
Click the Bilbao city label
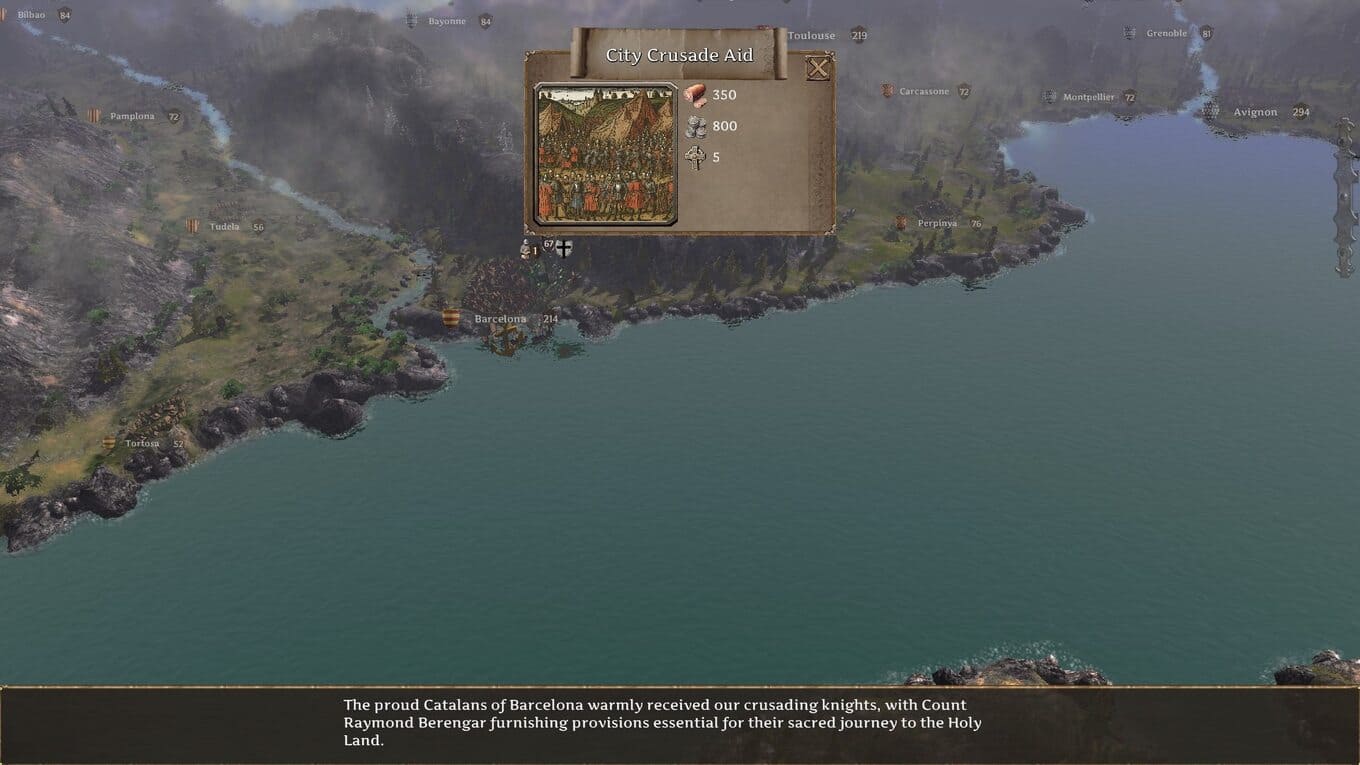(31, 15)
